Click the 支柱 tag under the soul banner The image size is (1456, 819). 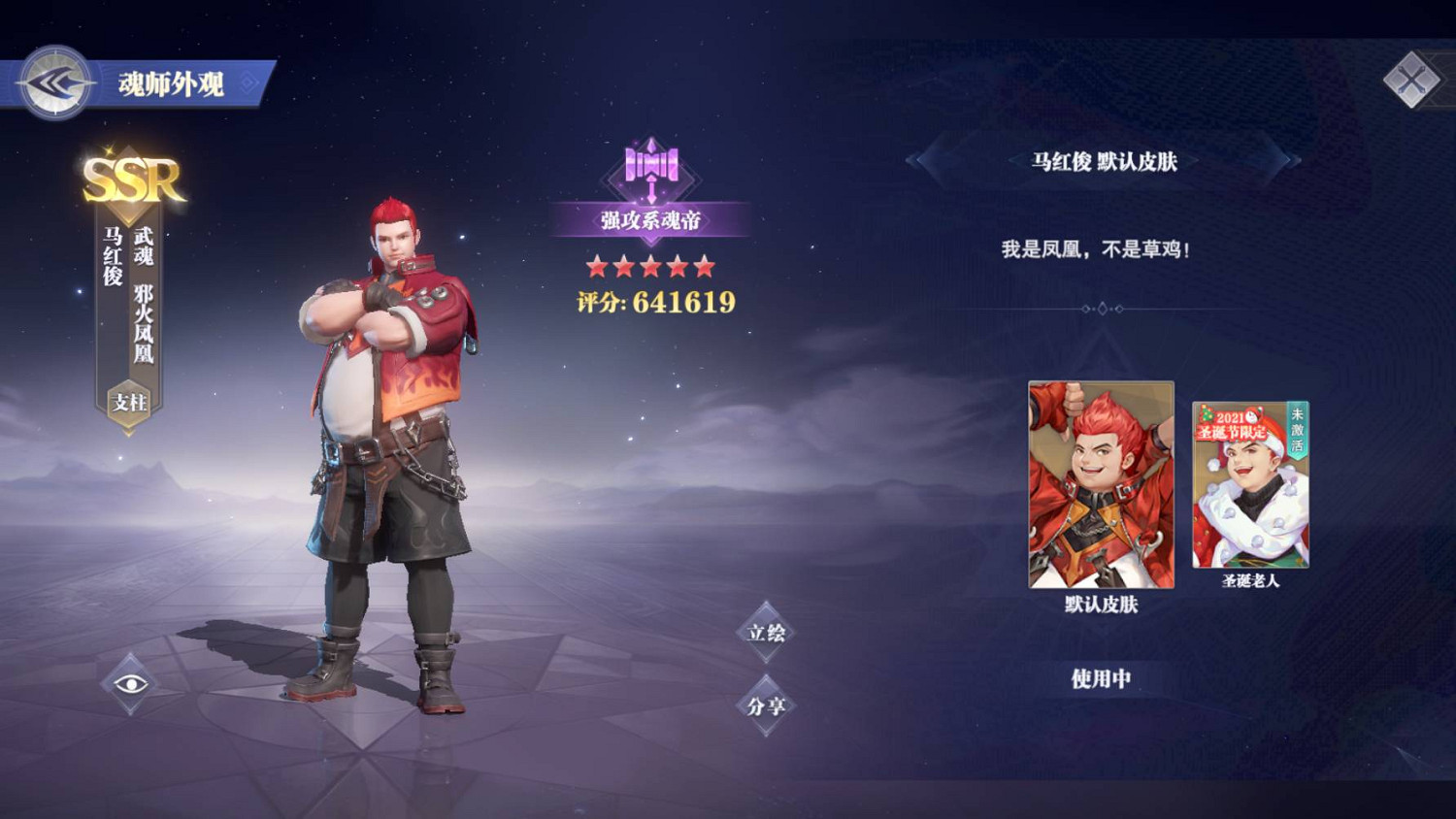click(x=127, y=399)
